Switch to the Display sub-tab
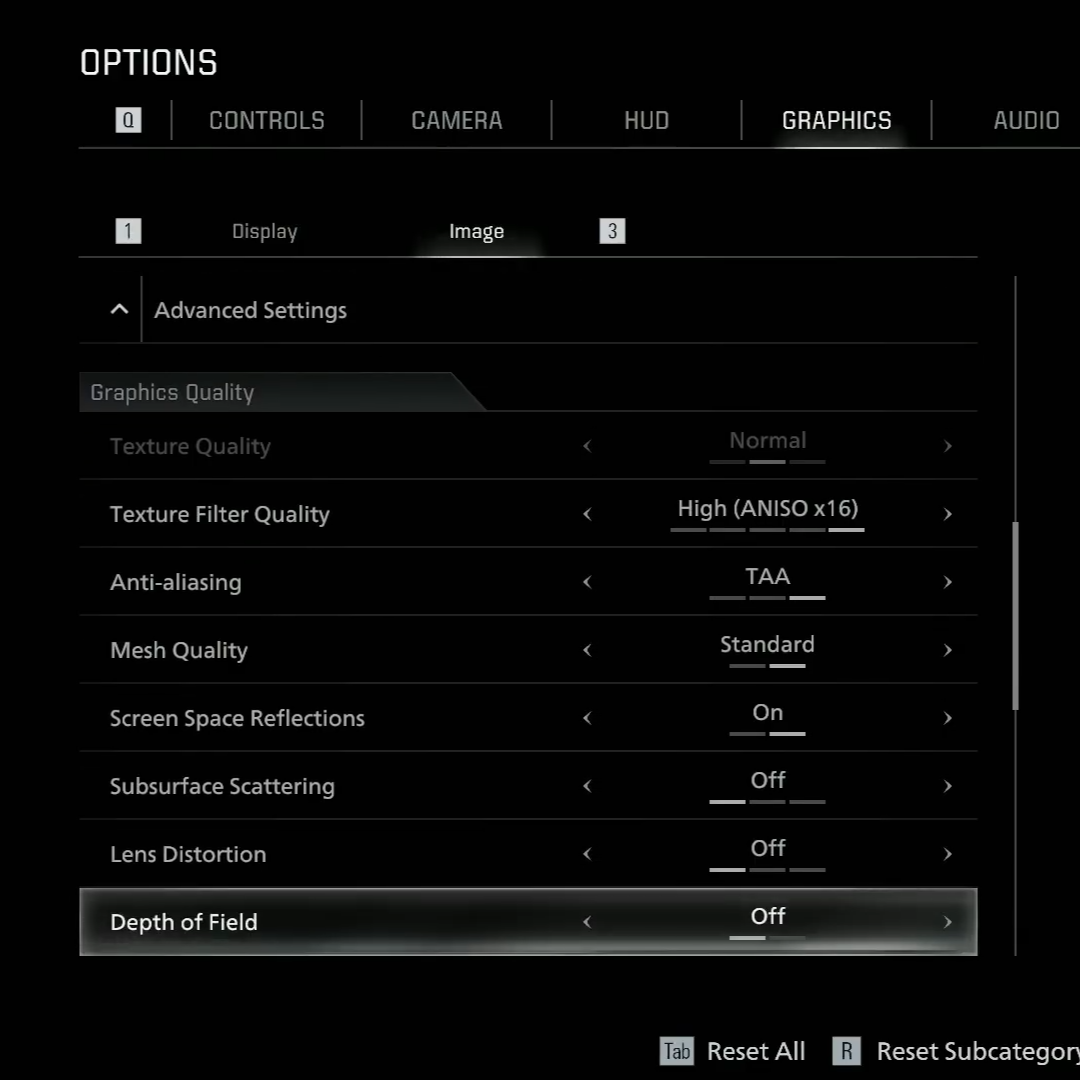Viewport: 1080px width, 1080px height. pyautogui.click(x=264, y=231)
